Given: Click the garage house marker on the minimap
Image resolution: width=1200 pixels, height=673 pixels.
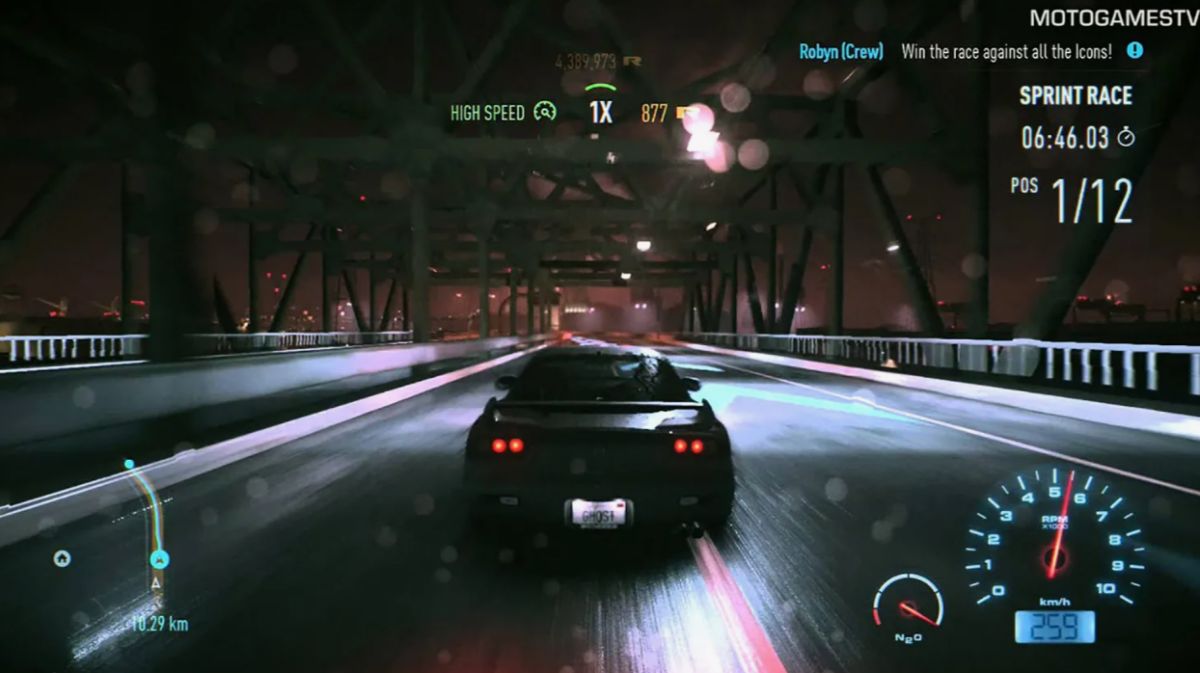Looking at the screenshot, I should tap(62, 558).
